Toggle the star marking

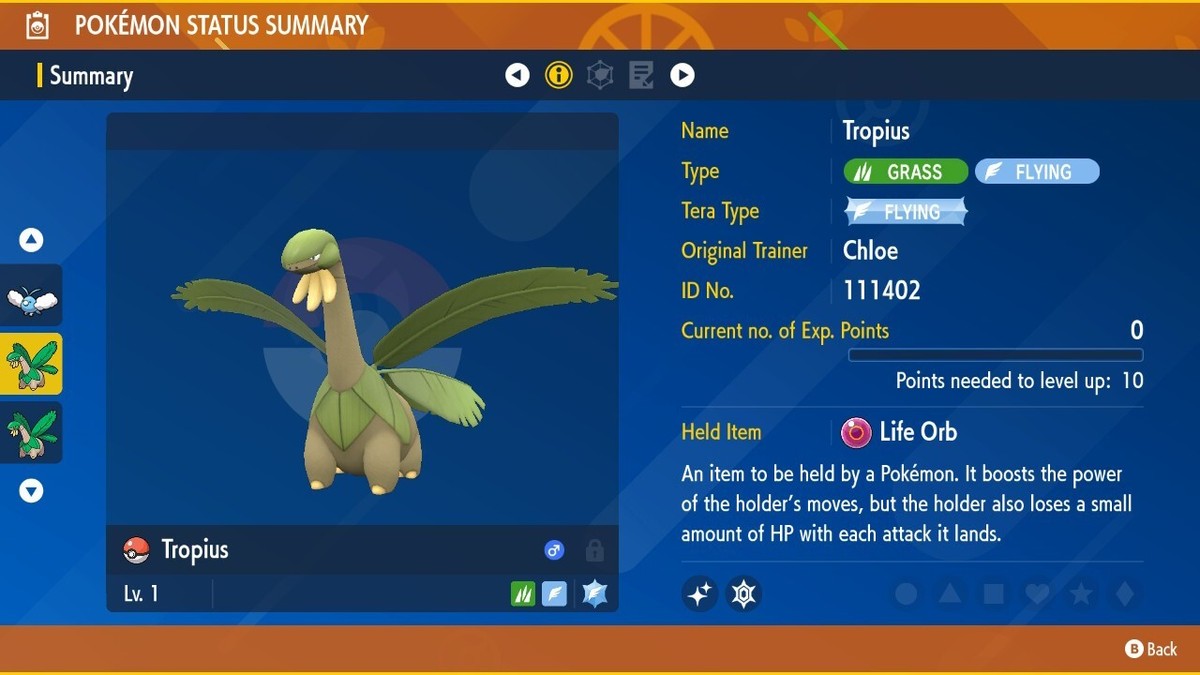(1081, 595)
